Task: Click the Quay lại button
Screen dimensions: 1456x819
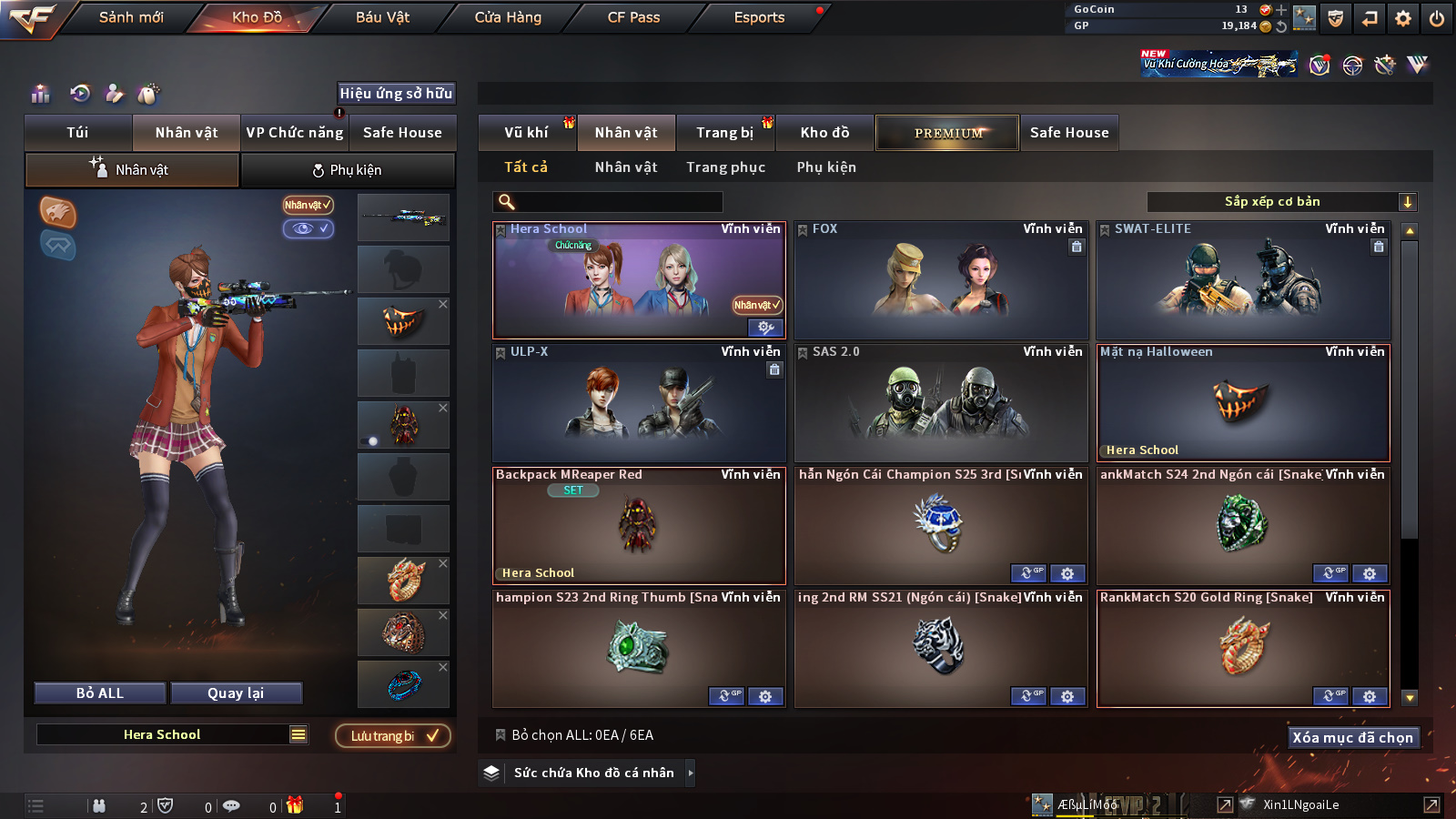Action: [236, 693]
